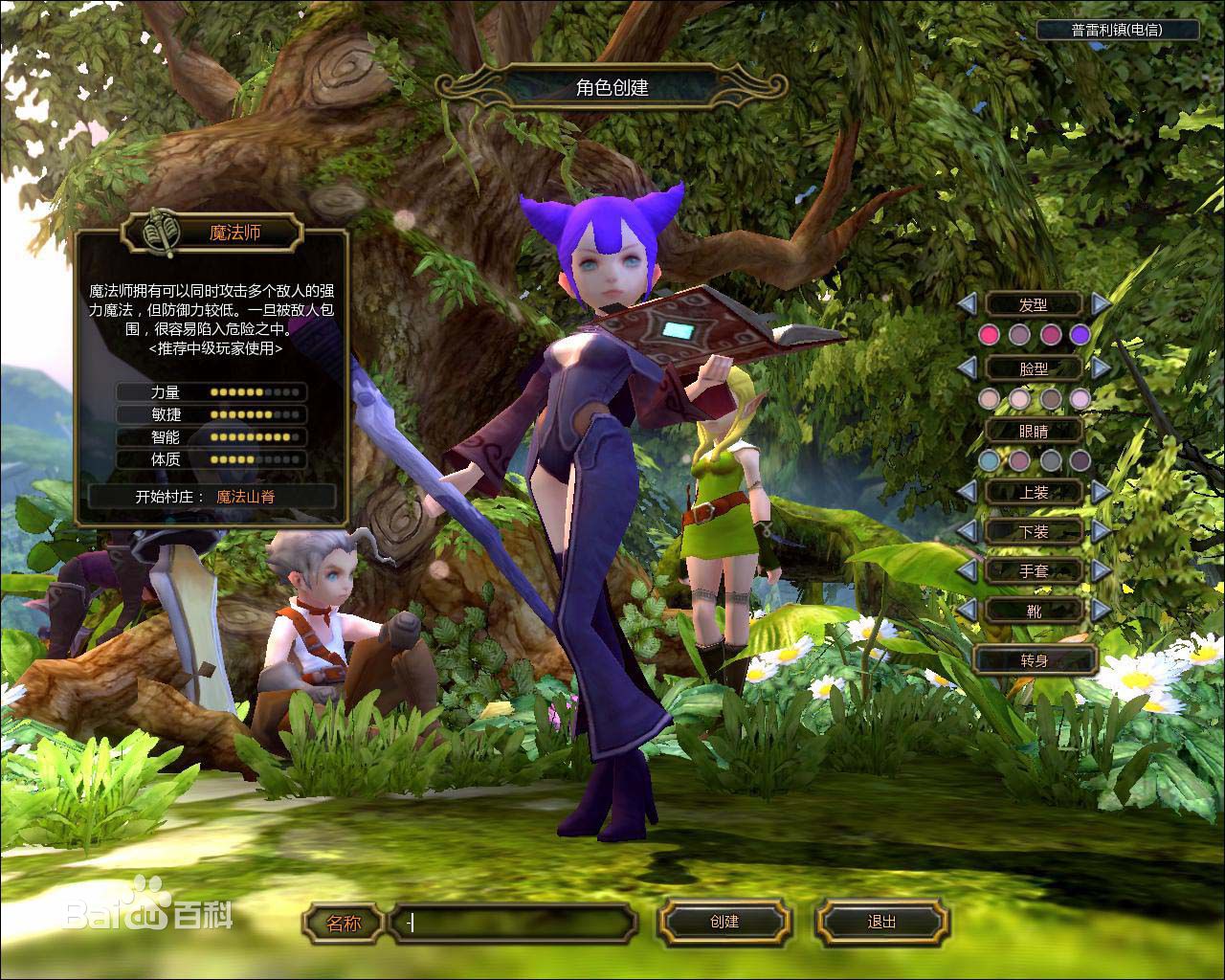This screenshot has height=980, width=1225.
Task: Click the 创建 (Create) button
Action: pyautogui.click(x=724, y=923)
